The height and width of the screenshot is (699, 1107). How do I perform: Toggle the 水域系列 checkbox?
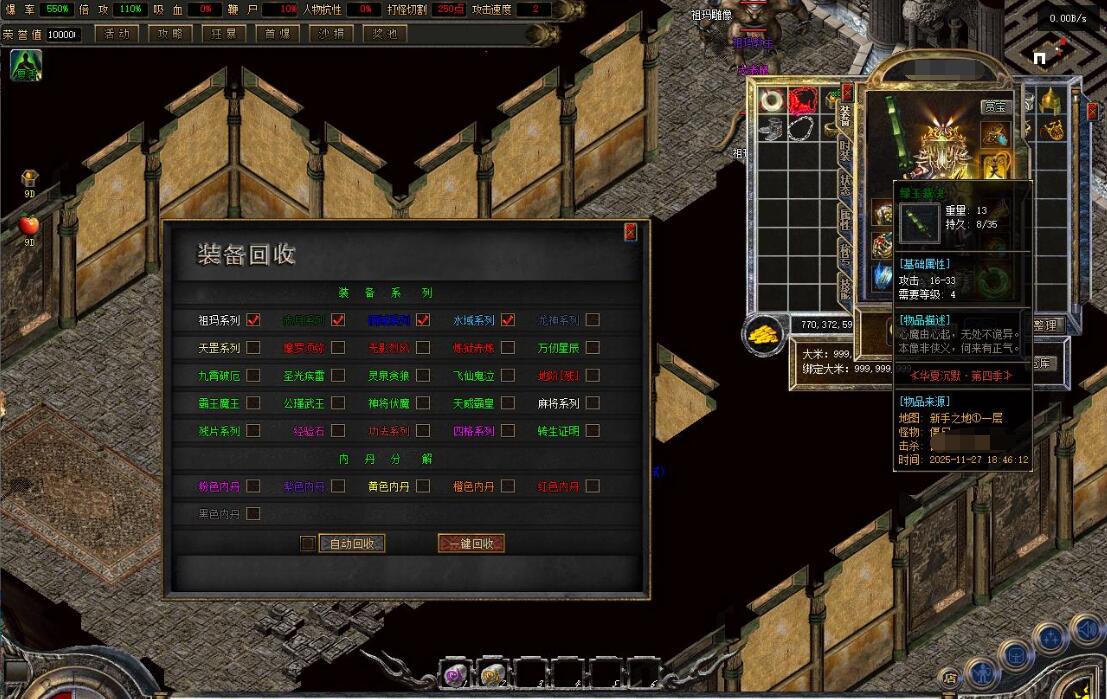[508, 320]
